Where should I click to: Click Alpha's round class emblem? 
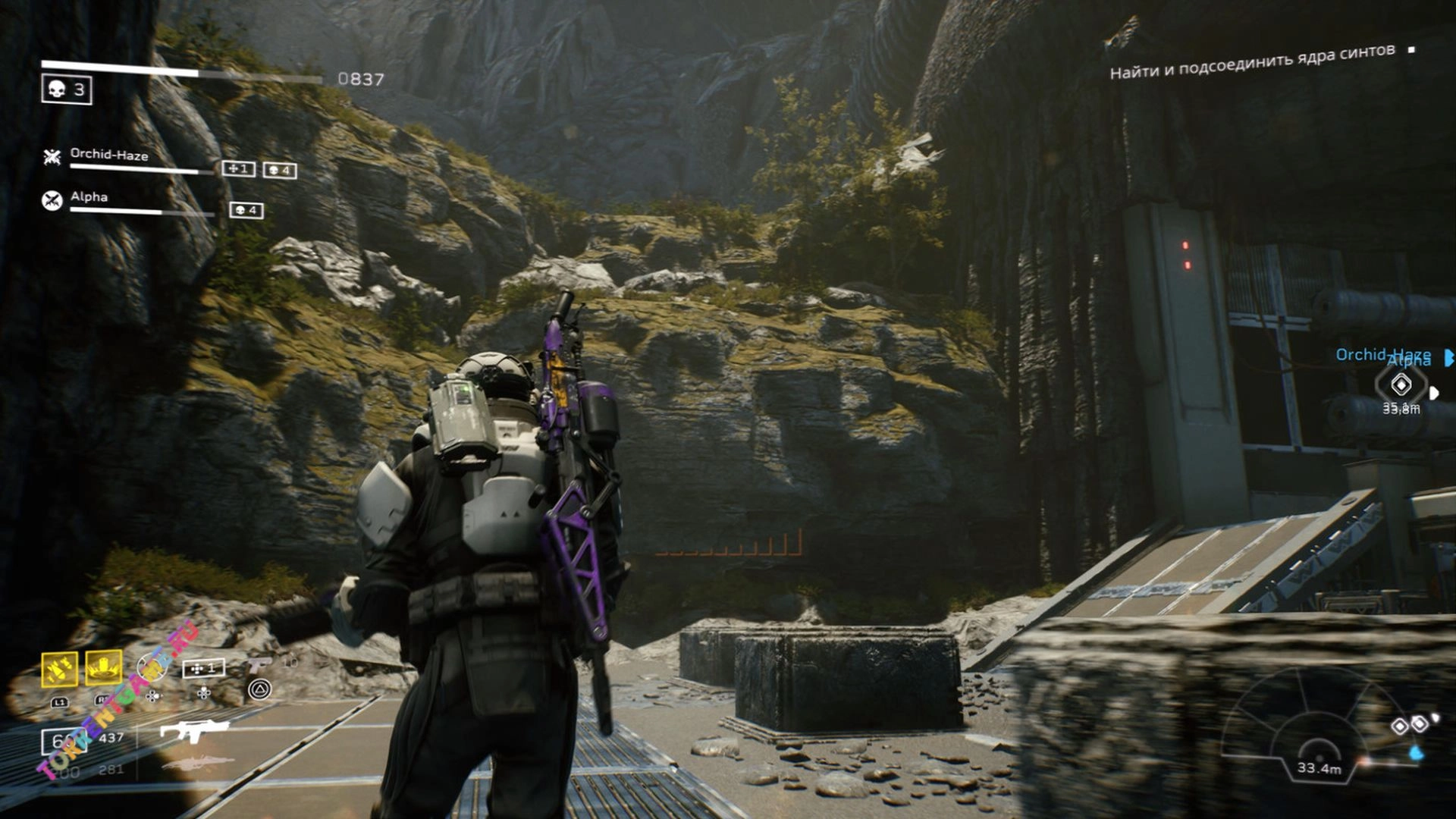(x=52, y=200)
